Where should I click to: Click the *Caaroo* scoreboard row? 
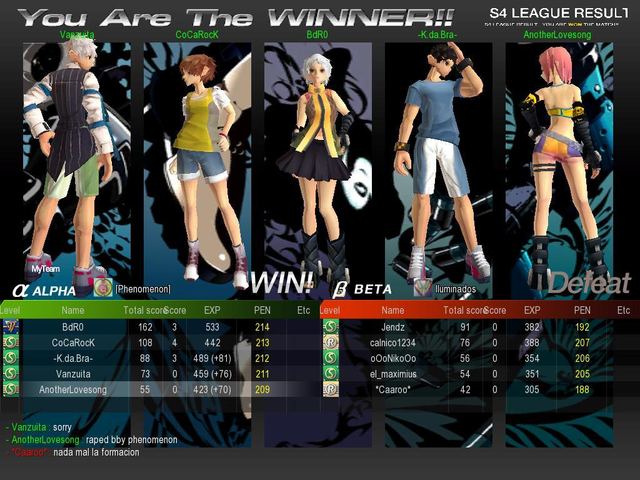(480, 389)
